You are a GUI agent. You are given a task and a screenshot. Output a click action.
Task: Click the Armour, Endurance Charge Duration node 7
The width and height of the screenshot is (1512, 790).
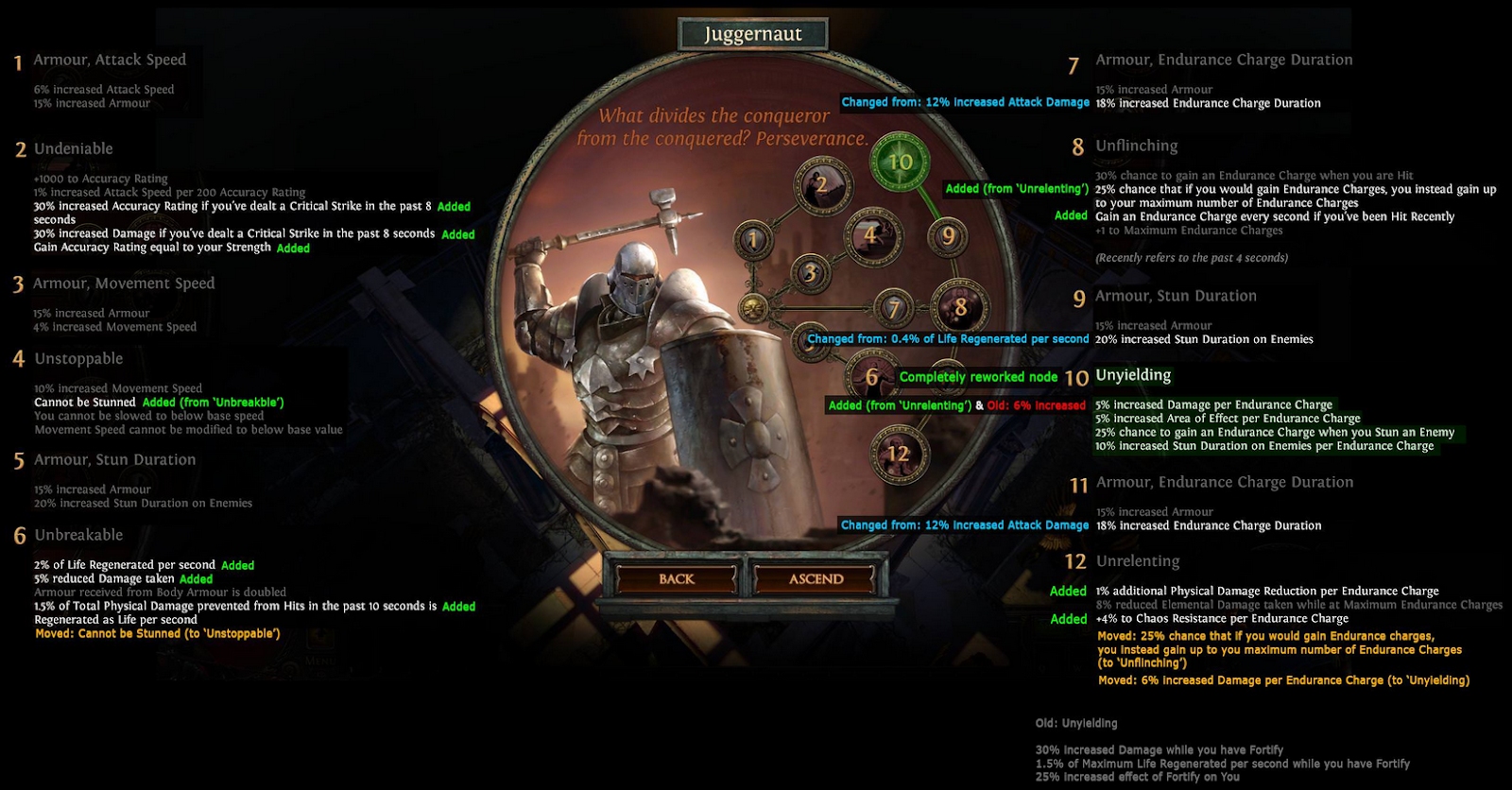[894, 308]
